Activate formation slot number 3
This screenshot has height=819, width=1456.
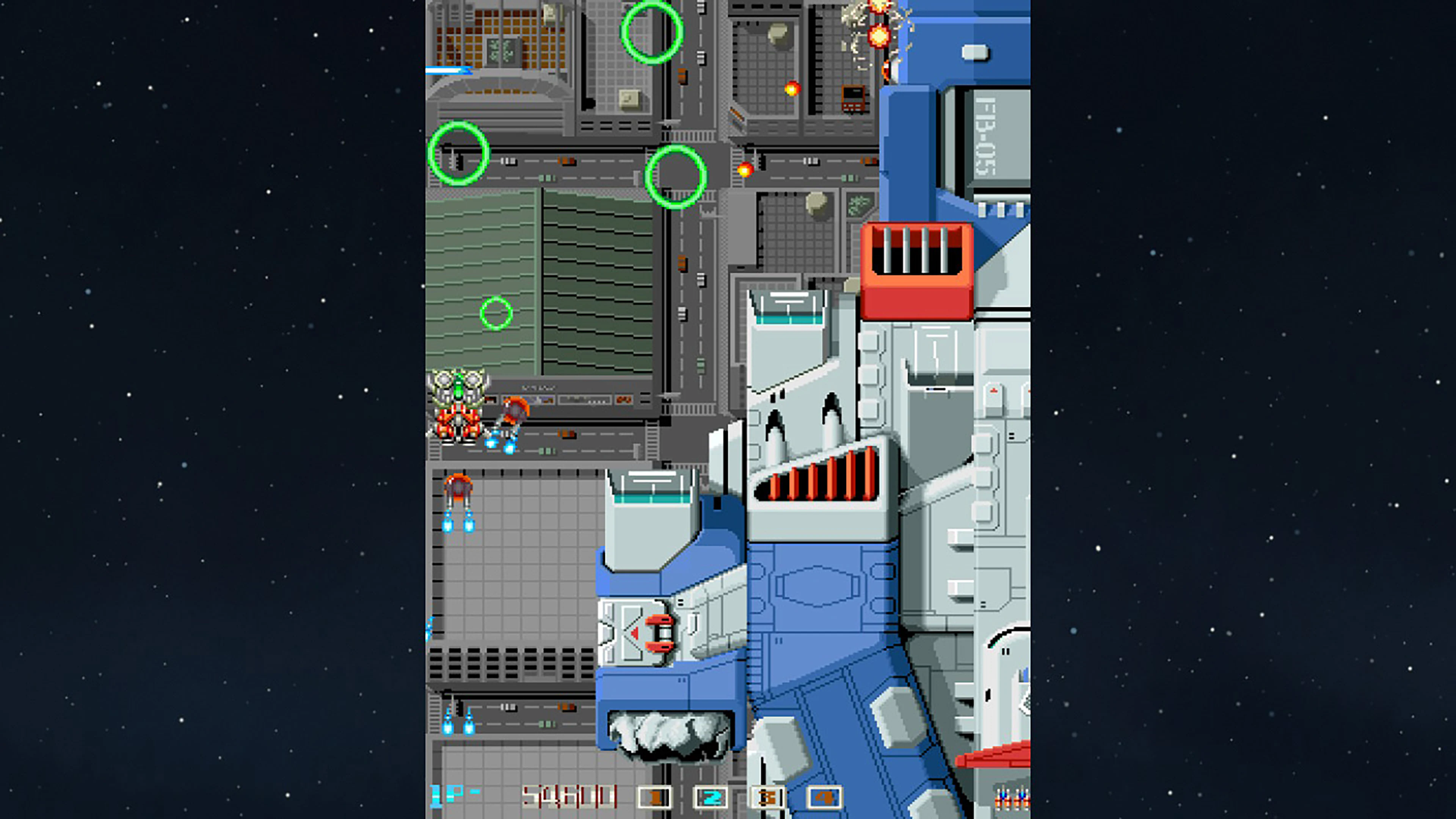pos(767,797)
